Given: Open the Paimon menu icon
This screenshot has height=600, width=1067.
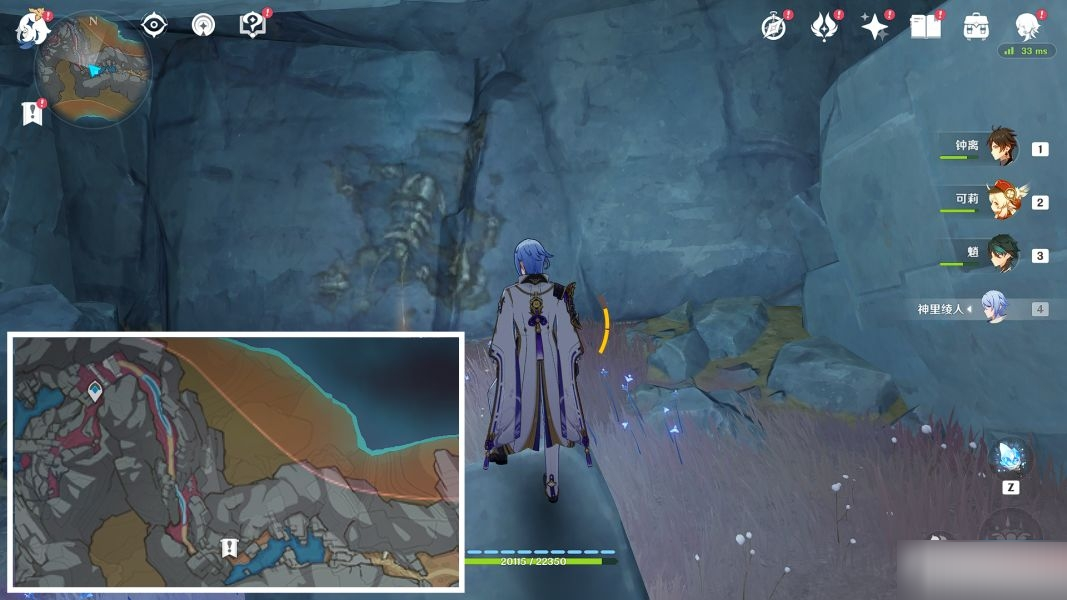Looking at the screenshot, I should point(31,28).
